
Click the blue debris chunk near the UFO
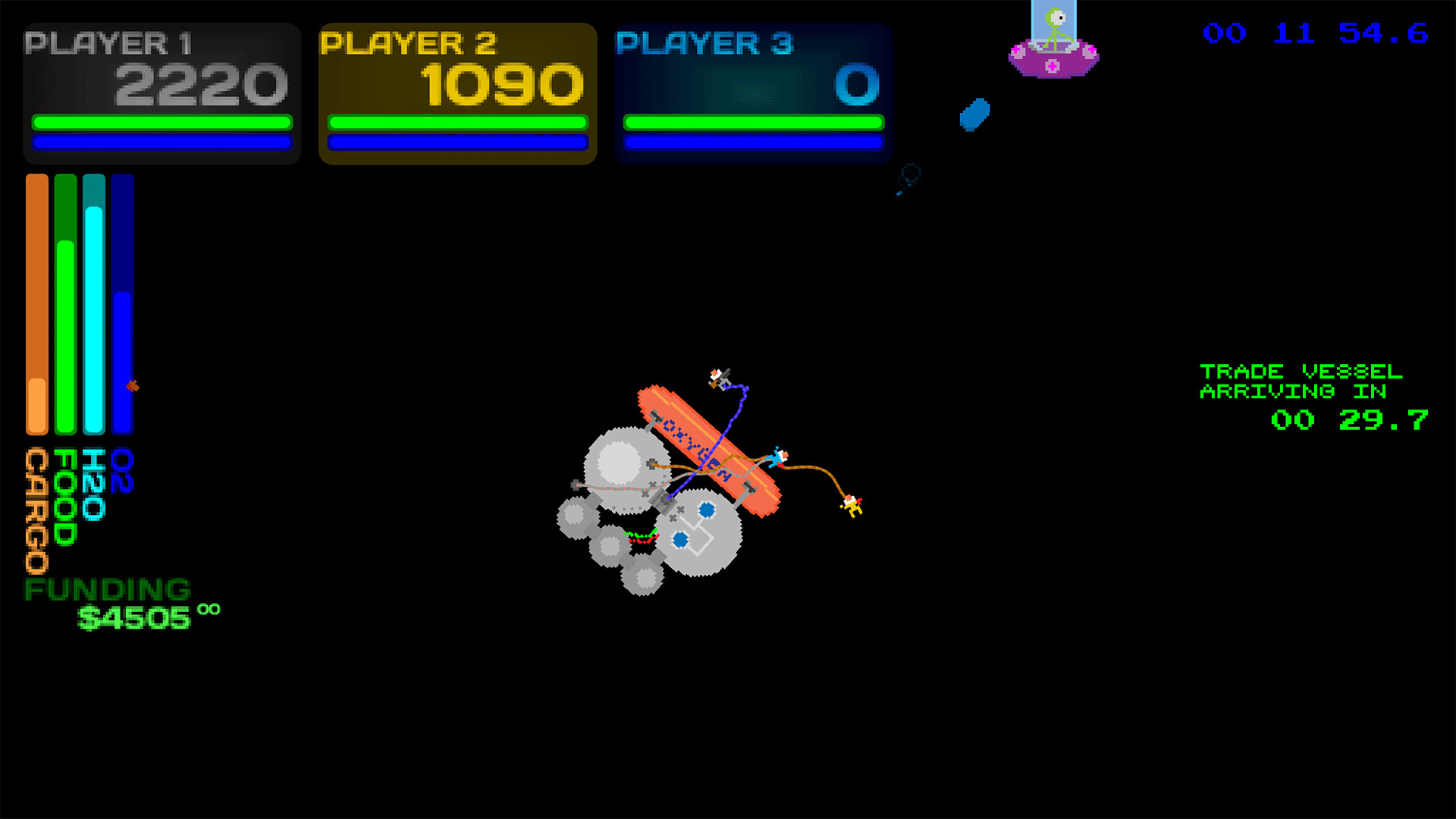pos(973,115)
